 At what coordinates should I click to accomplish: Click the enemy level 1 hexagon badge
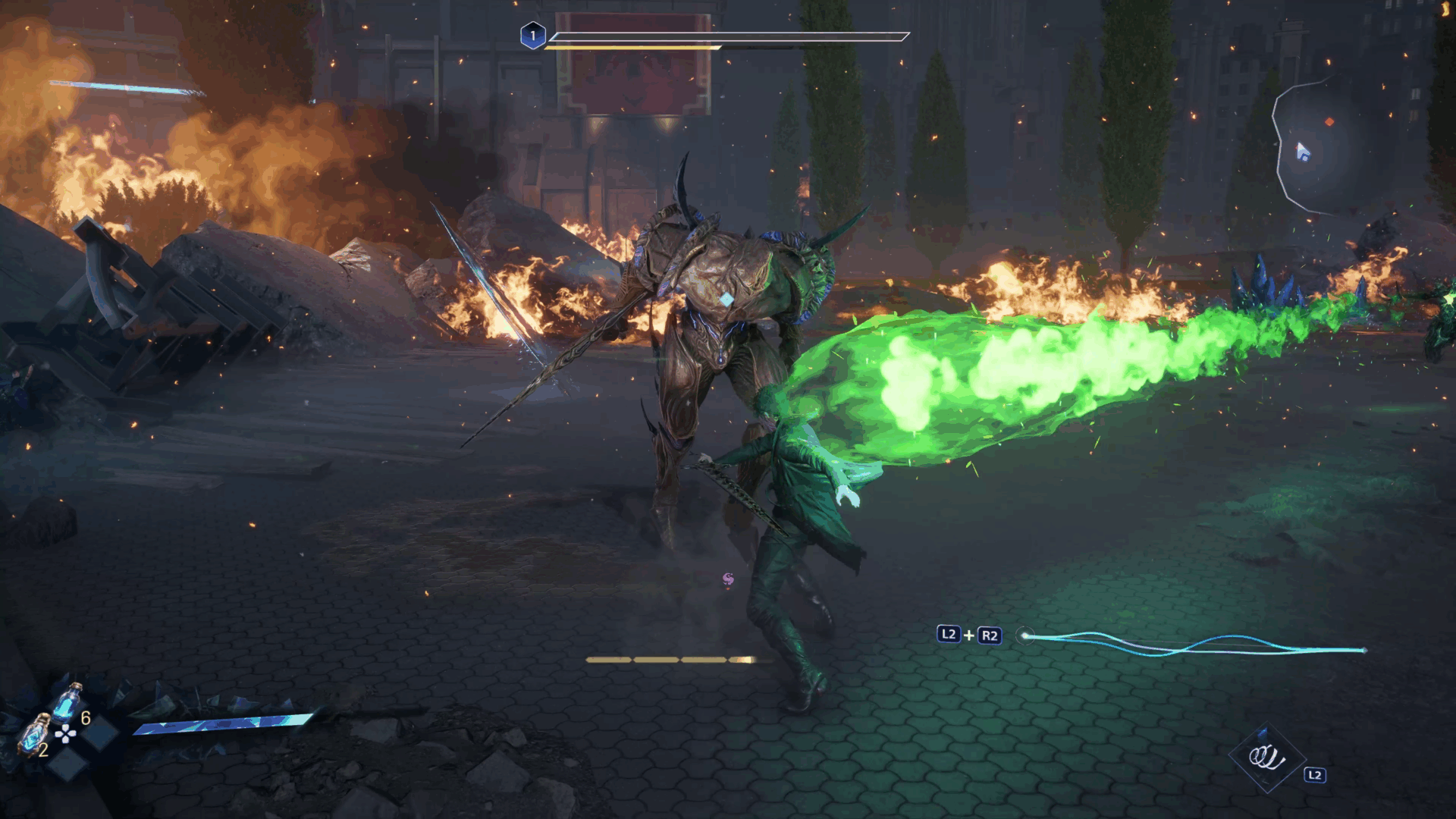pos(533,36)
